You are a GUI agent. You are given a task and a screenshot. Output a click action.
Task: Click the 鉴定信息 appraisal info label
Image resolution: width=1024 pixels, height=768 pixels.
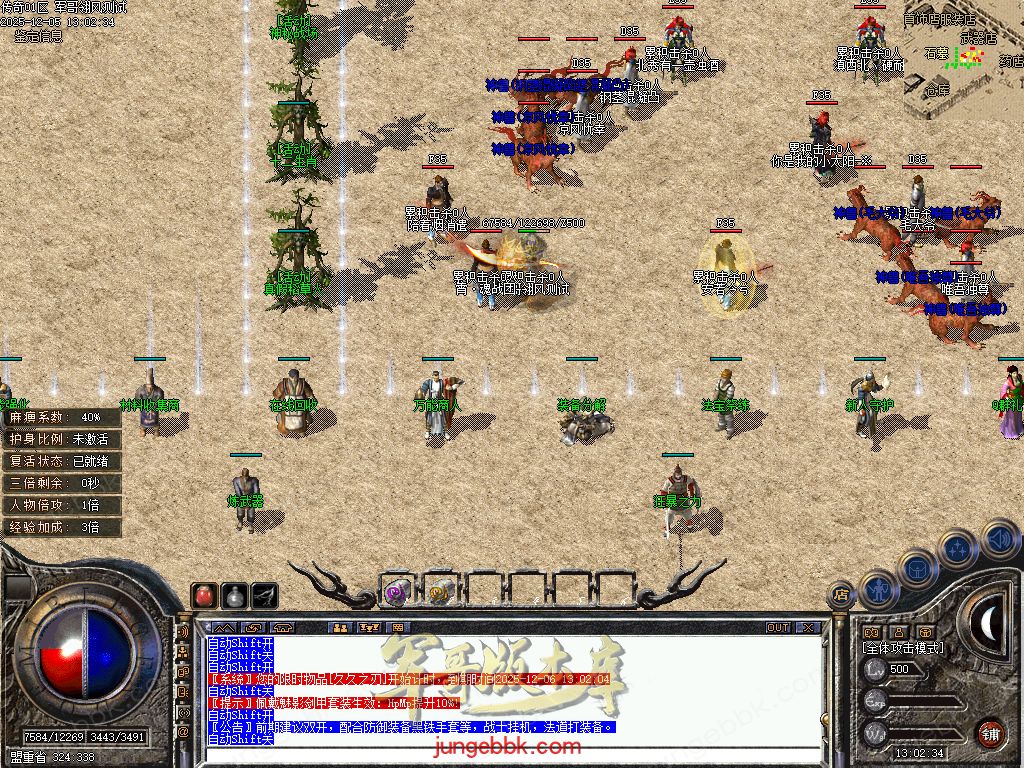(38, 36)
